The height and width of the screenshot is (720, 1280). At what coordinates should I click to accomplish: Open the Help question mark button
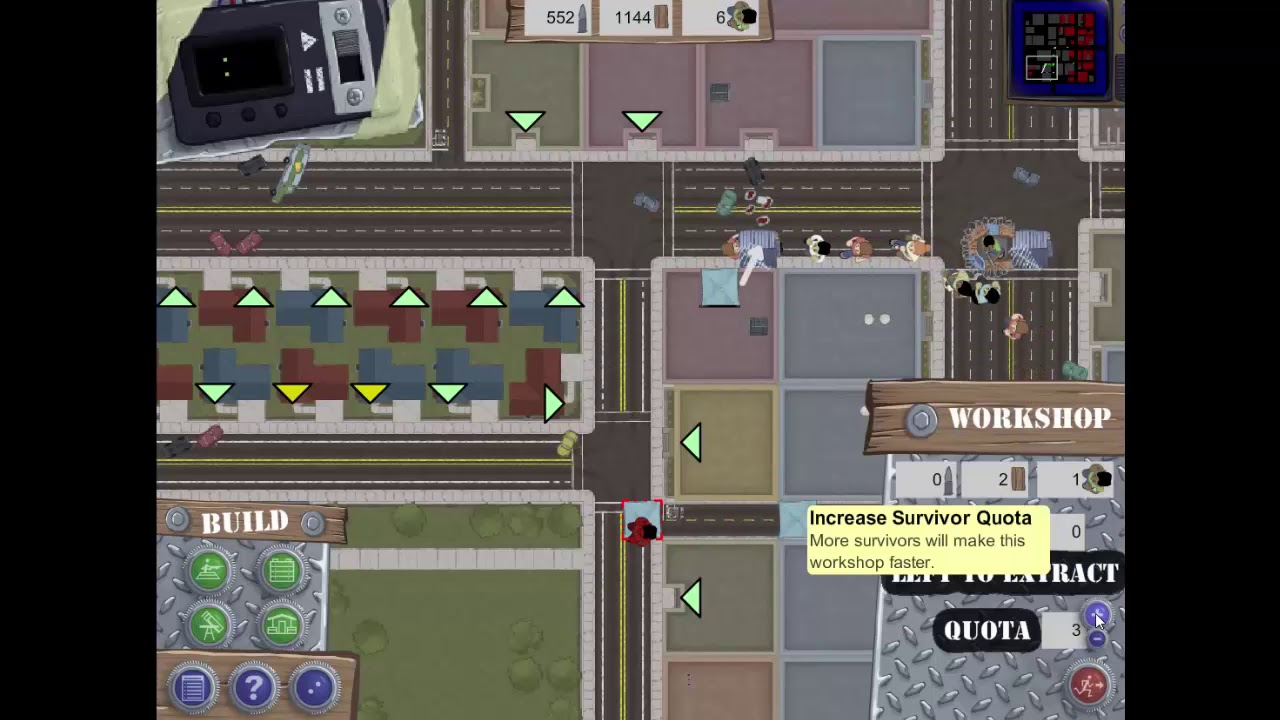point(254,686)
